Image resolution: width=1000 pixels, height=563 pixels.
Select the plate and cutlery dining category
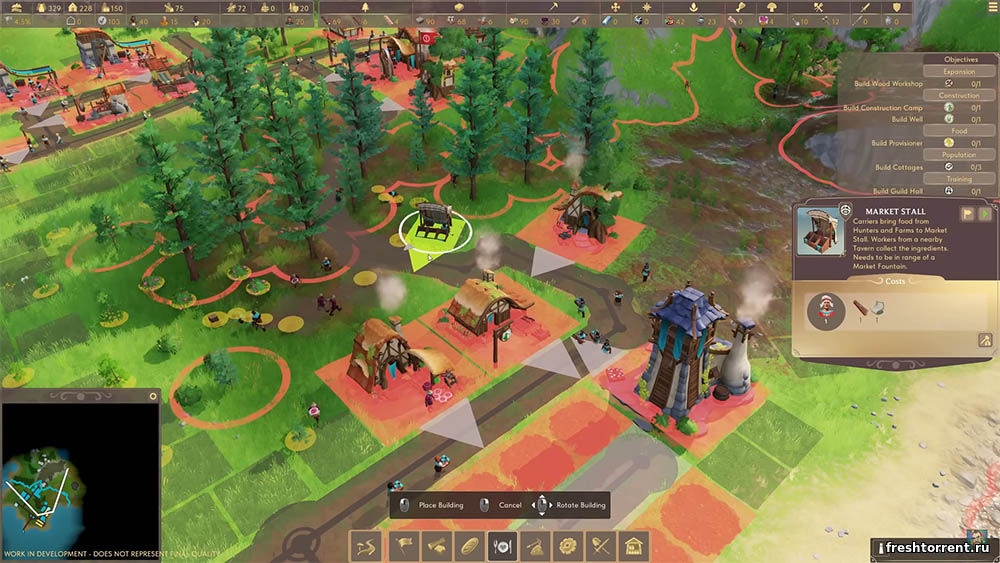pyautogui.click(x=502, y=546)
